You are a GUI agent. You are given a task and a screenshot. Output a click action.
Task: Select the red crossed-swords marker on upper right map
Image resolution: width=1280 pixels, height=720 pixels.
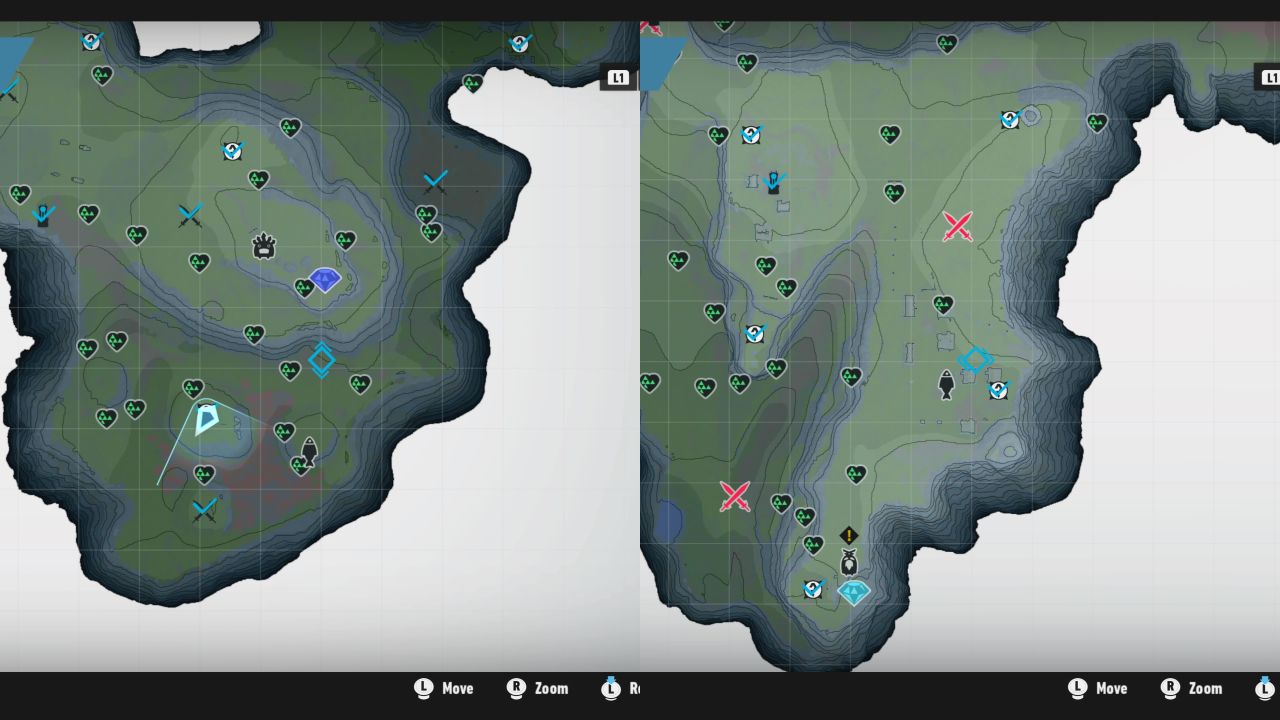click(x=957, y=228)
